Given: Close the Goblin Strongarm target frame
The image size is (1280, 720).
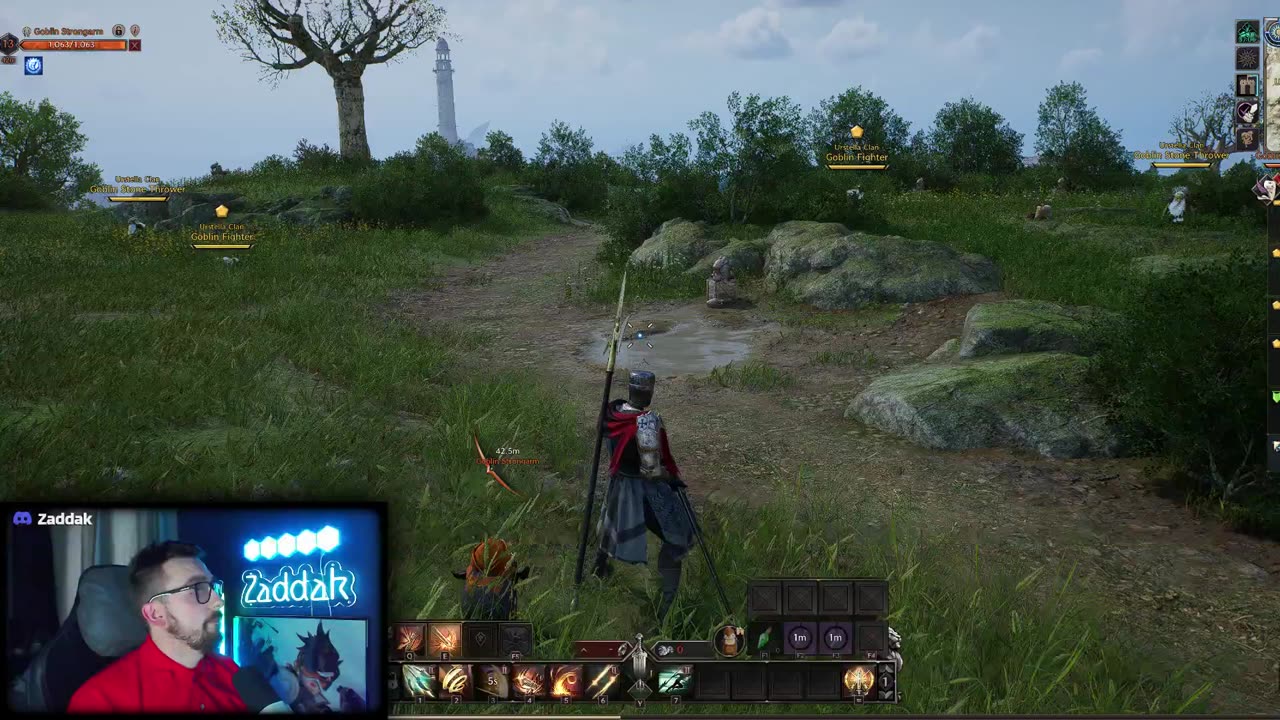Looking at the screenshot, I should pos(135,45).
